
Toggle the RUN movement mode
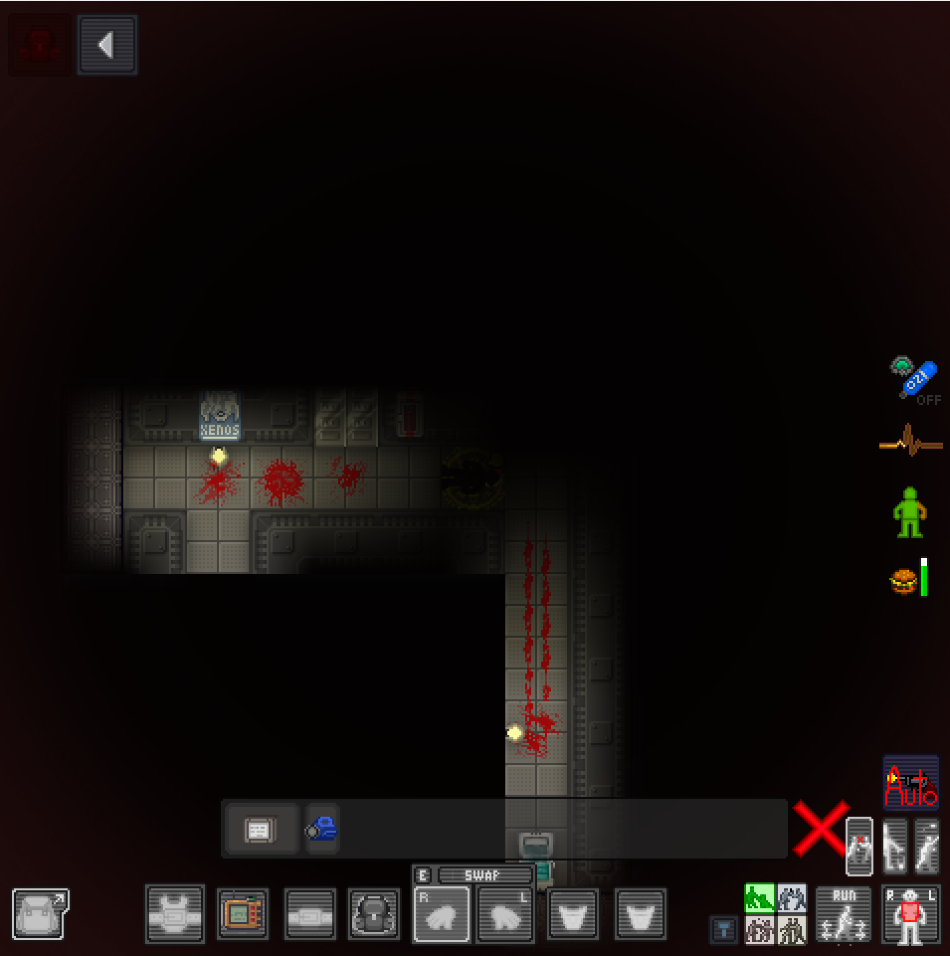(844, 914)
